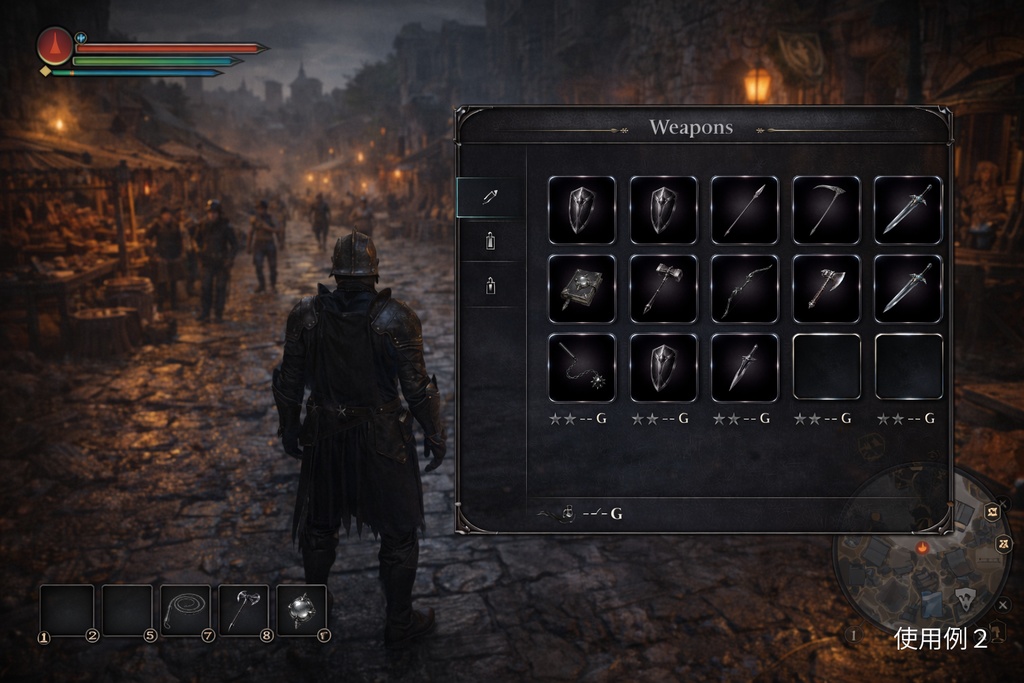
Task: Switch to the highlighted sword category tab
Action: [x=490, y=197]
